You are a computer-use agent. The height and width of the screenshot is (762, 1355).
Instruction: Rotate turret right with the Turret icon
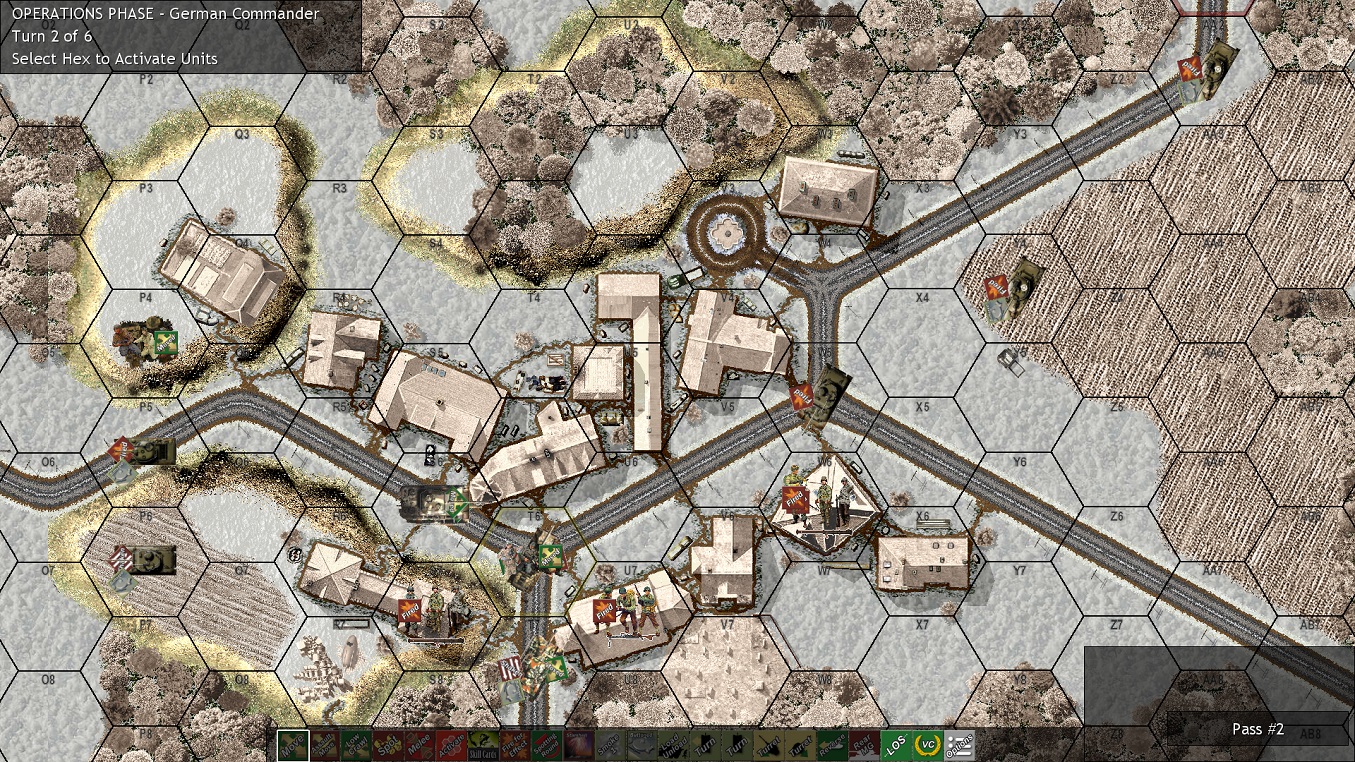pyautogui.click(x=799, y=744)
